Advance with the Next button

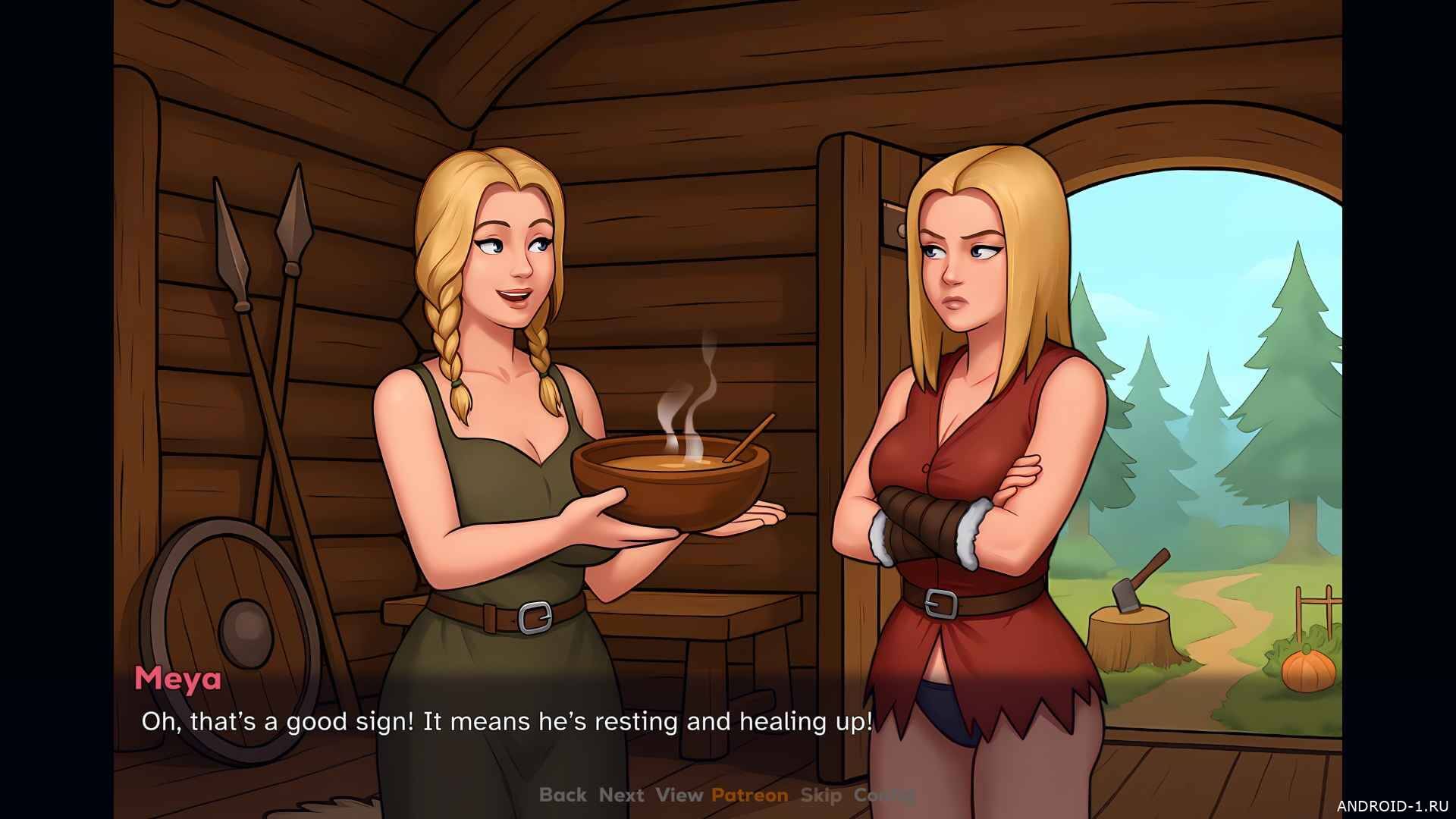[x=621, y=795]
